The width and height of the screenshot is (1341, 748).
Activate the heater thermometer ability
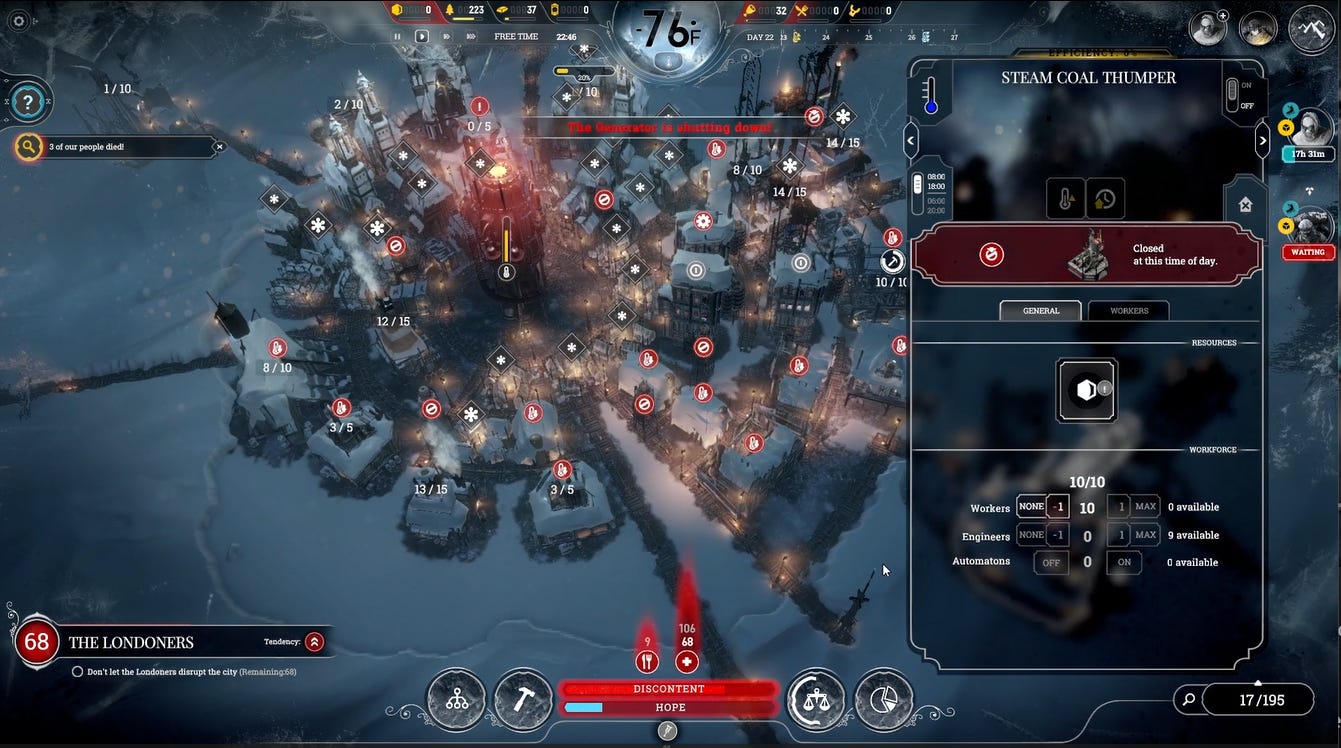(1066, 199)
